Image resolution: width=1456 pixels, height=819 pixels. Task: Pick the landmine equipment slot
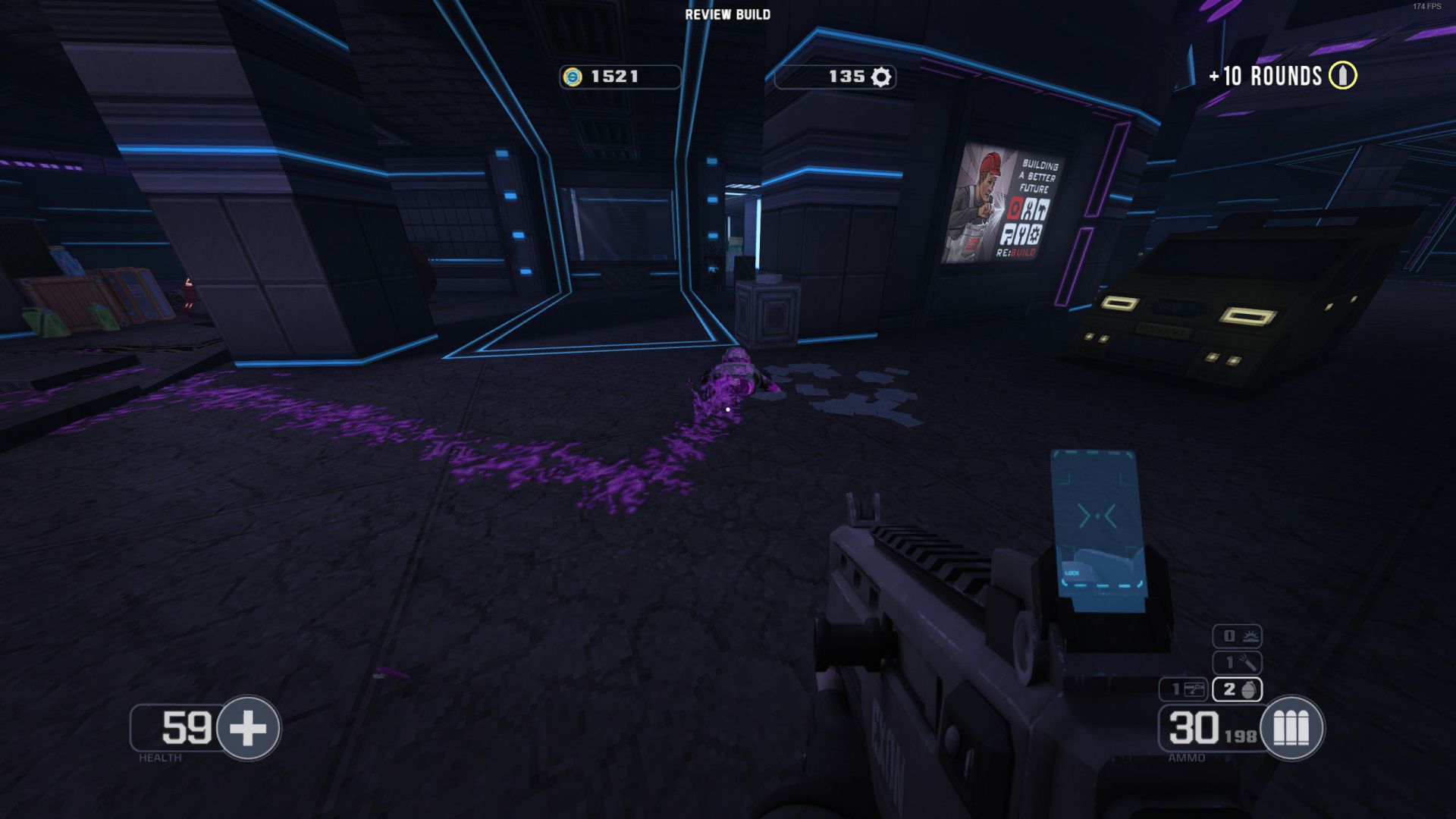pyautogui.click(x=1237, y=636)
